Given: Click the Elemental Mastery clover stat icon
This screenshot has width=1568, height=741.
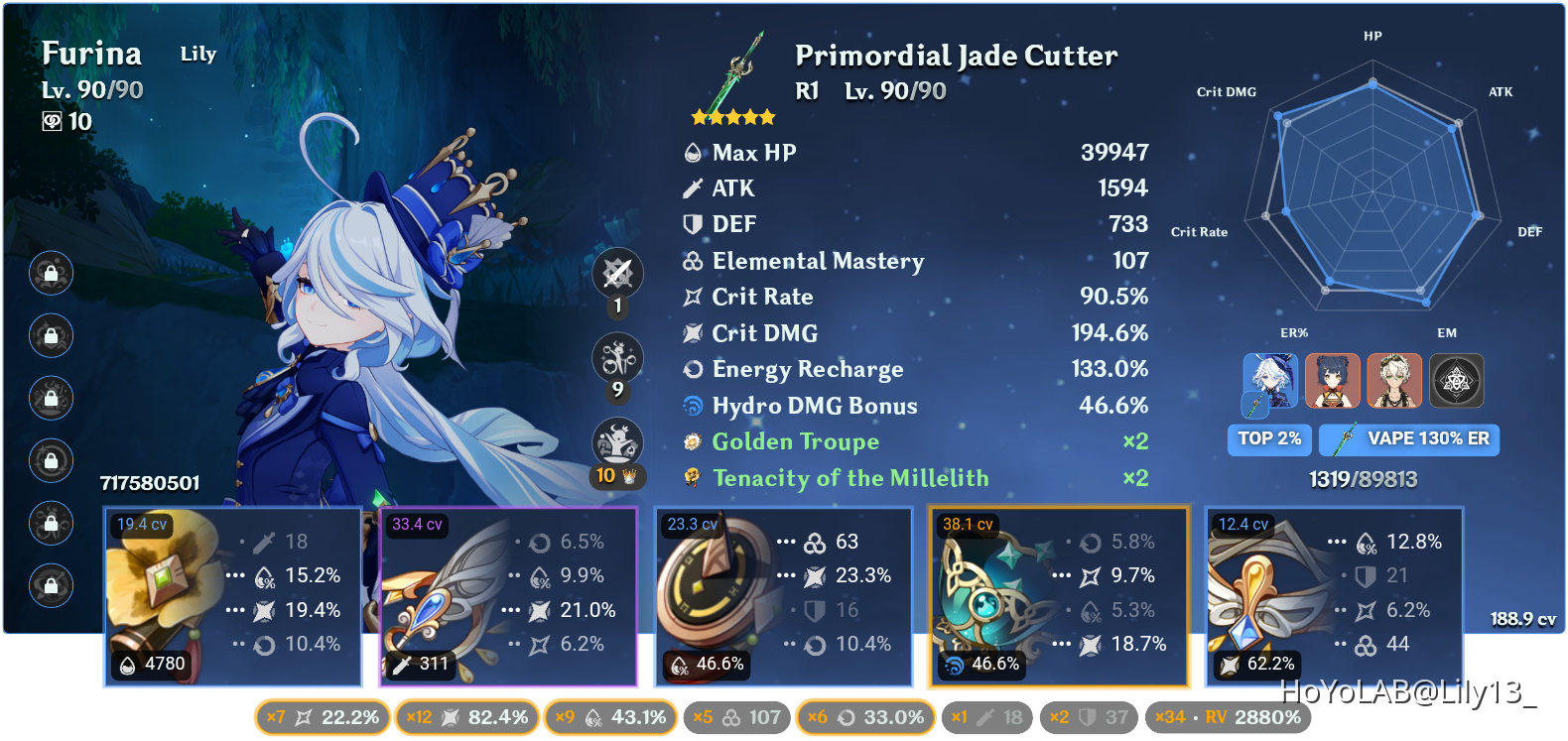Looking at the screenshot, I should point(692,261).
